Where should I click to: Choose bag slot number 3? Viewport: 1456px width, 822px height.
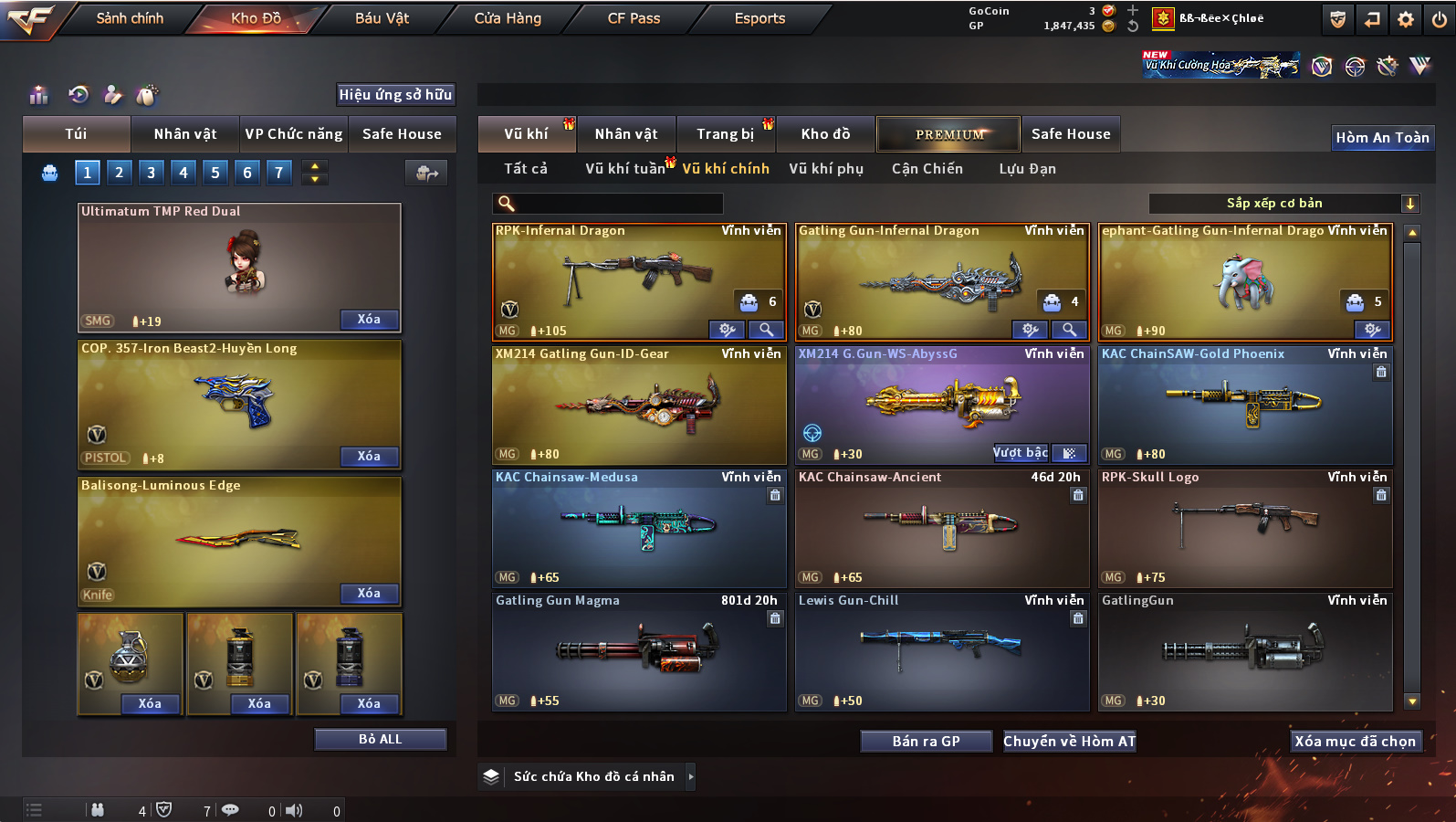click(x=151, y=172)
